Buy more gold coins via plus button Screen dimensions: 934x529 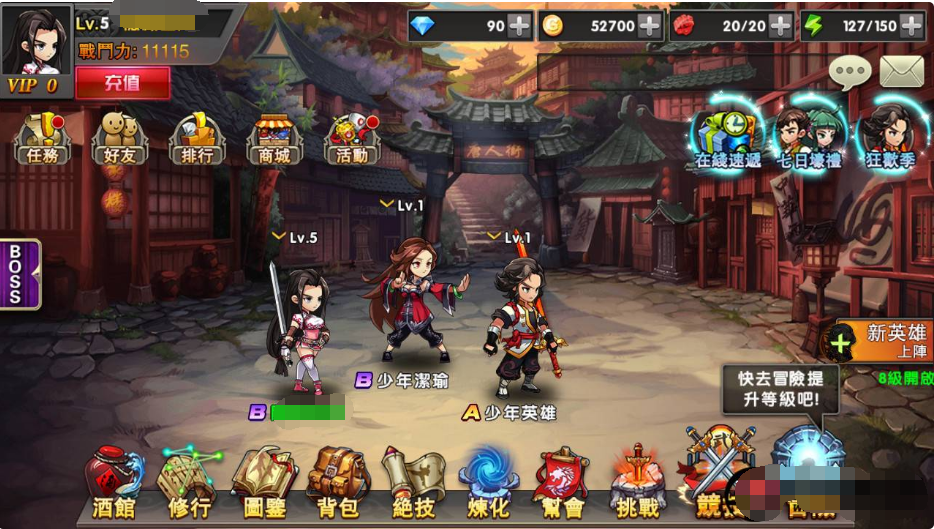[650, 26]
